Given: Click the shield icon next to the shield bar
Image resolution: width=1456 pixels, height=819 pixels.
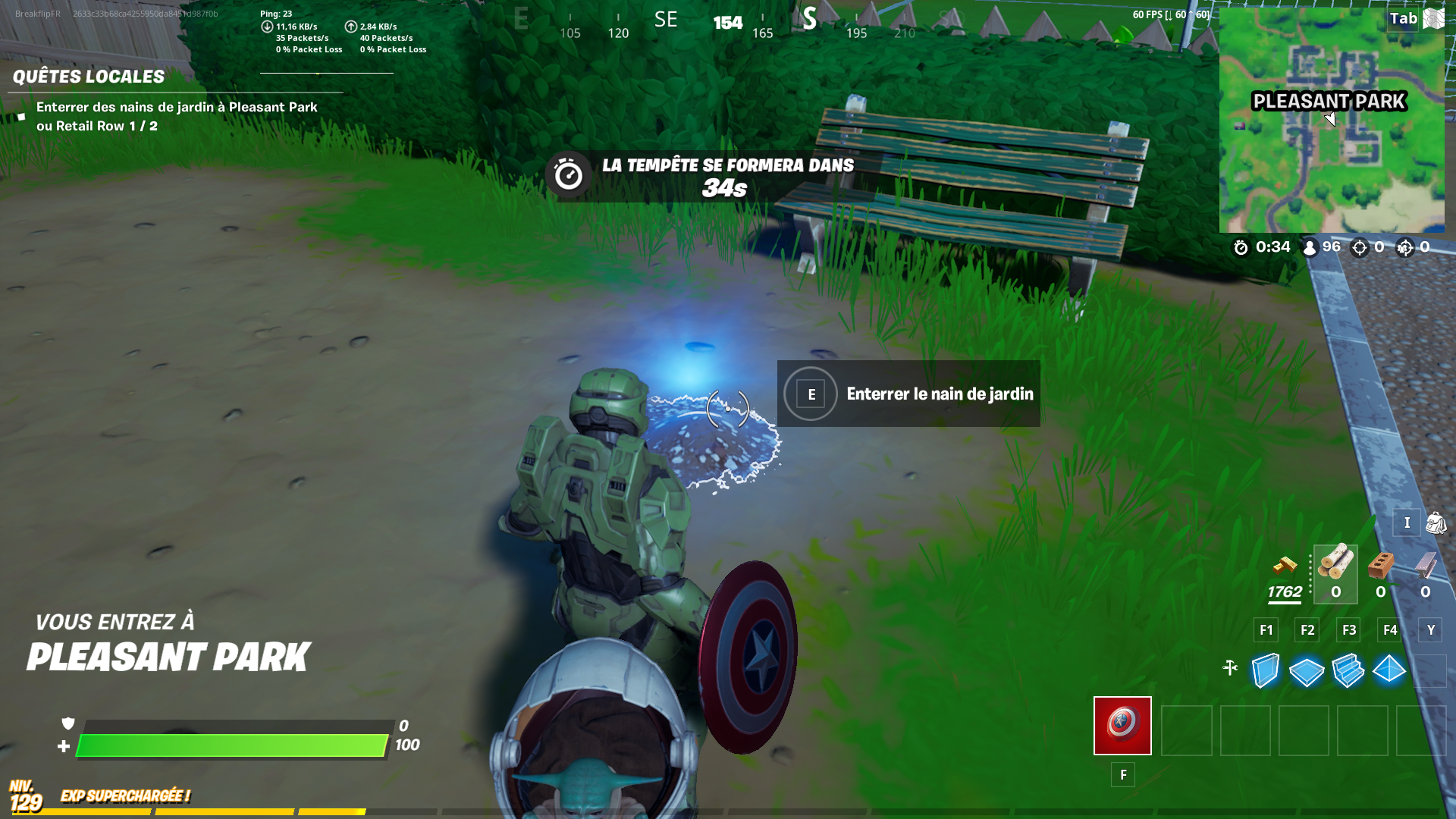Looking at the screenshot, I should click(68, 724).
